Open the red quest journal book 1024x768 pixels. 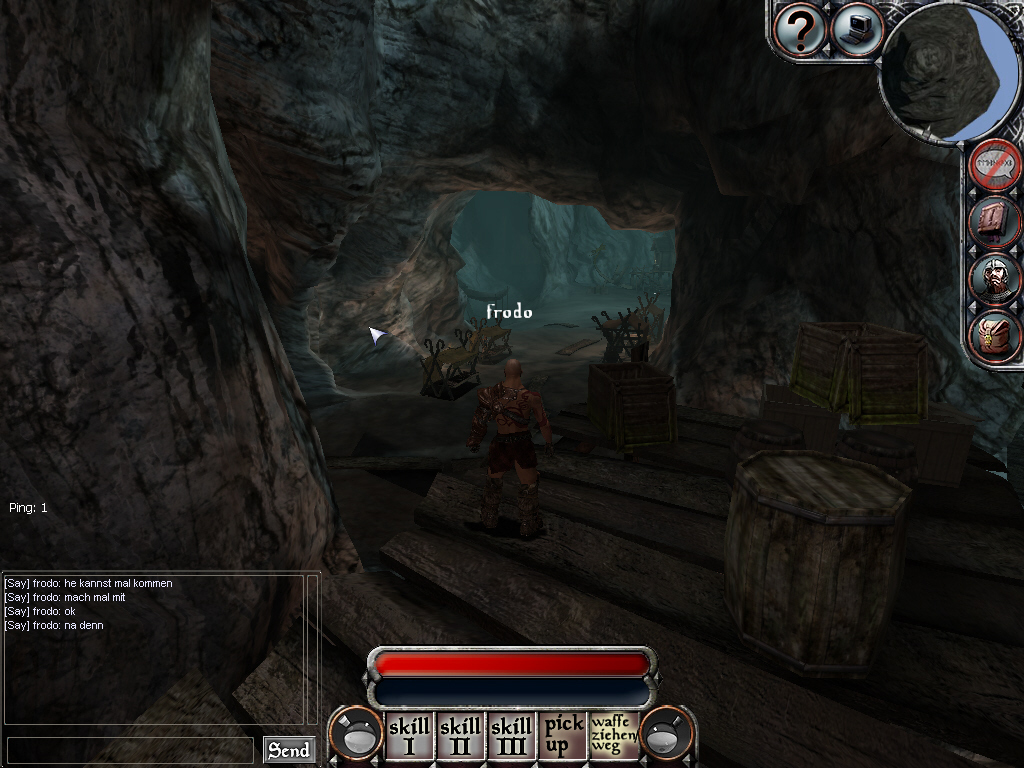coord(995,222)
